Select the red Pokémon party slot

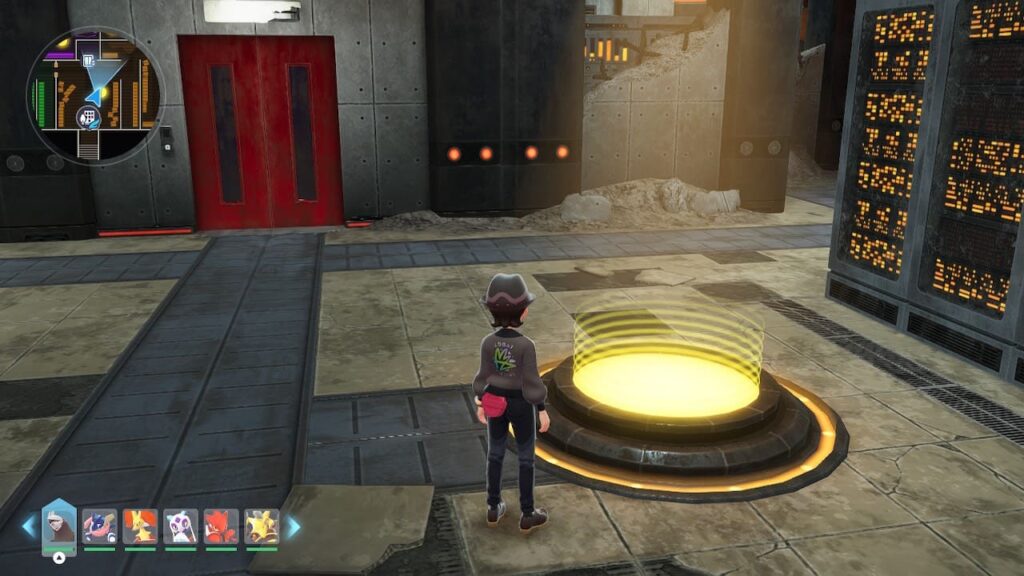tap(221, 526)
